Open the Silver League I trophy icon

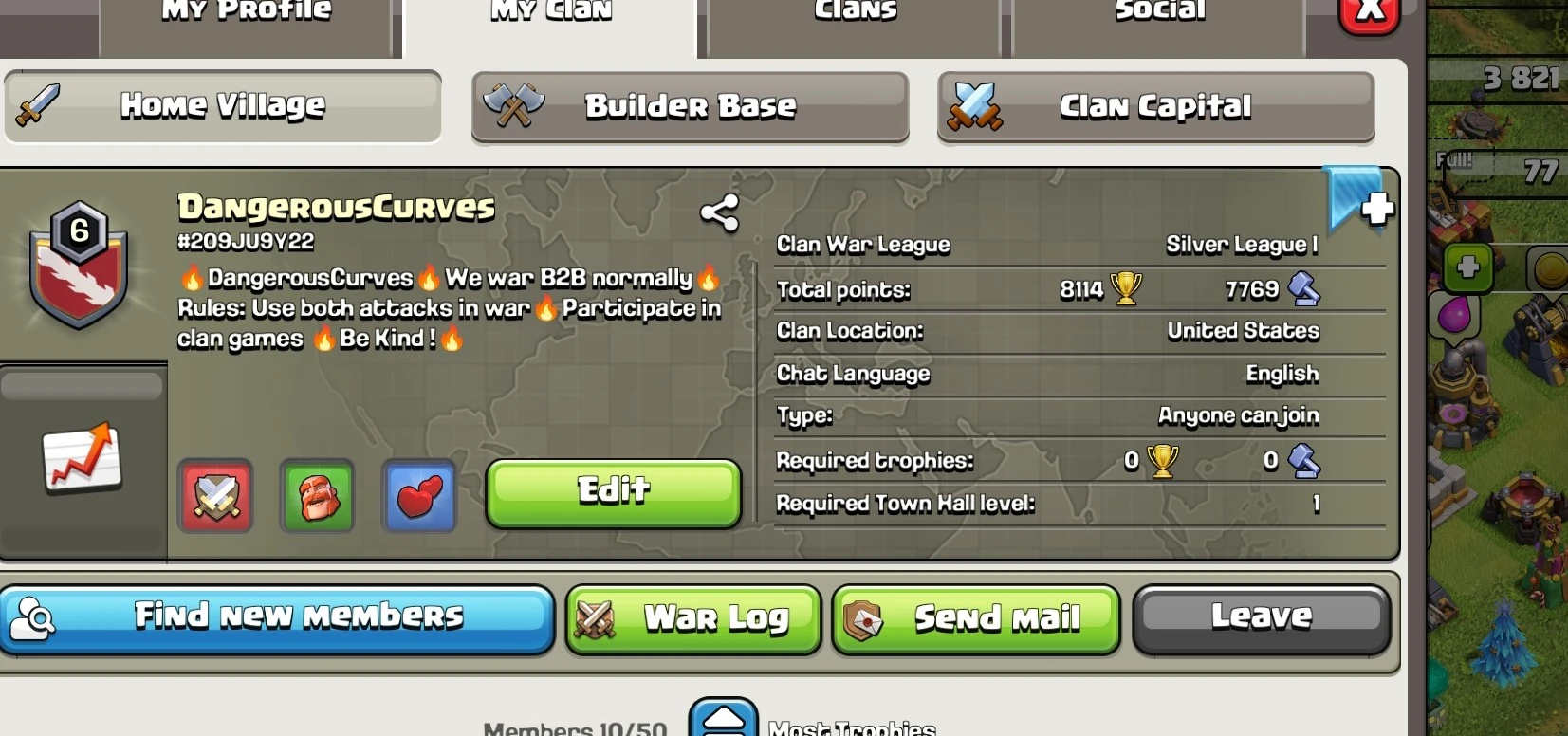click(x=1243, y=244)
